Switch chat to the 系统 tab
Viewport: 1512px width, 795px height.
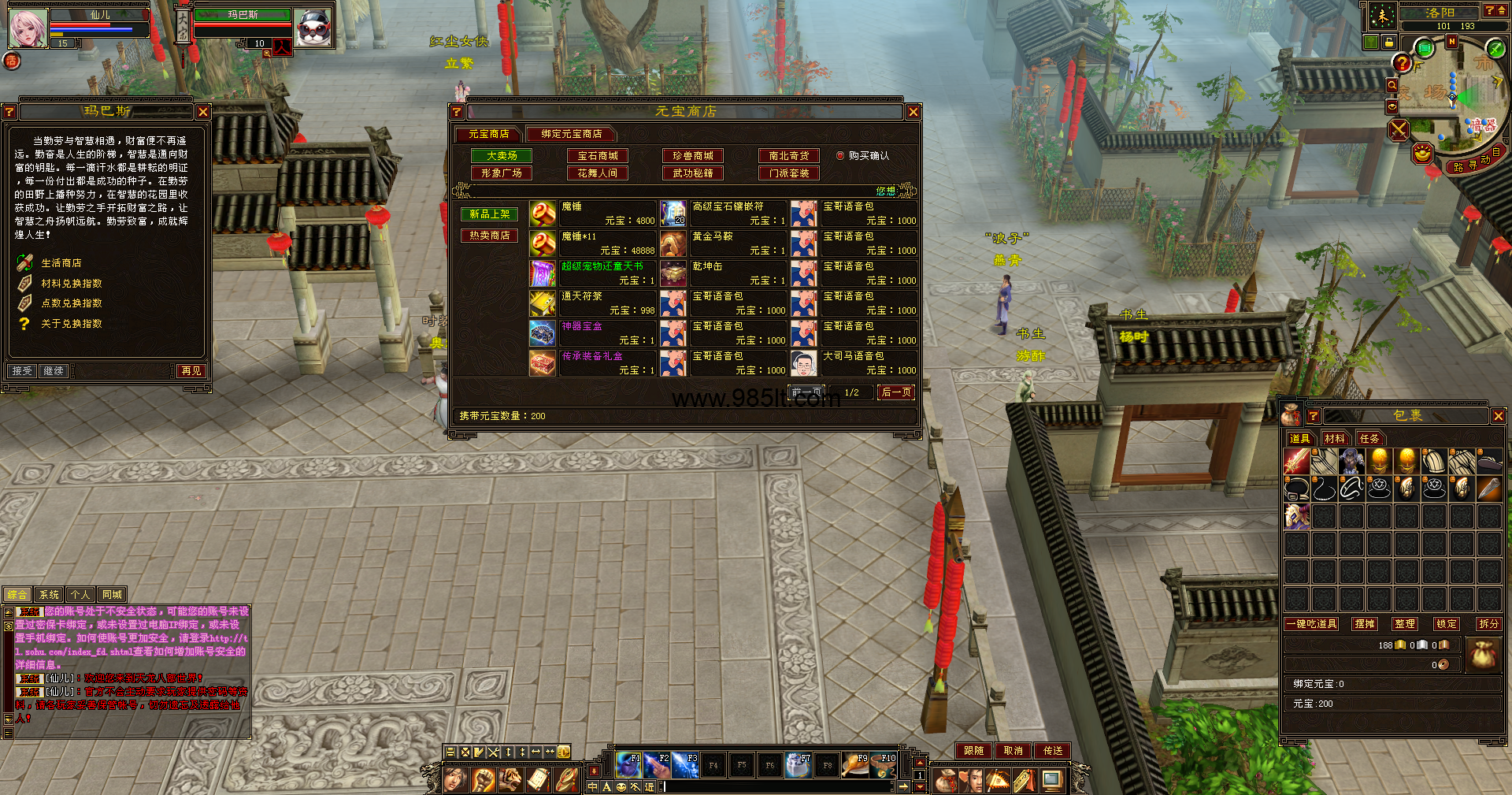coord(49,595)
